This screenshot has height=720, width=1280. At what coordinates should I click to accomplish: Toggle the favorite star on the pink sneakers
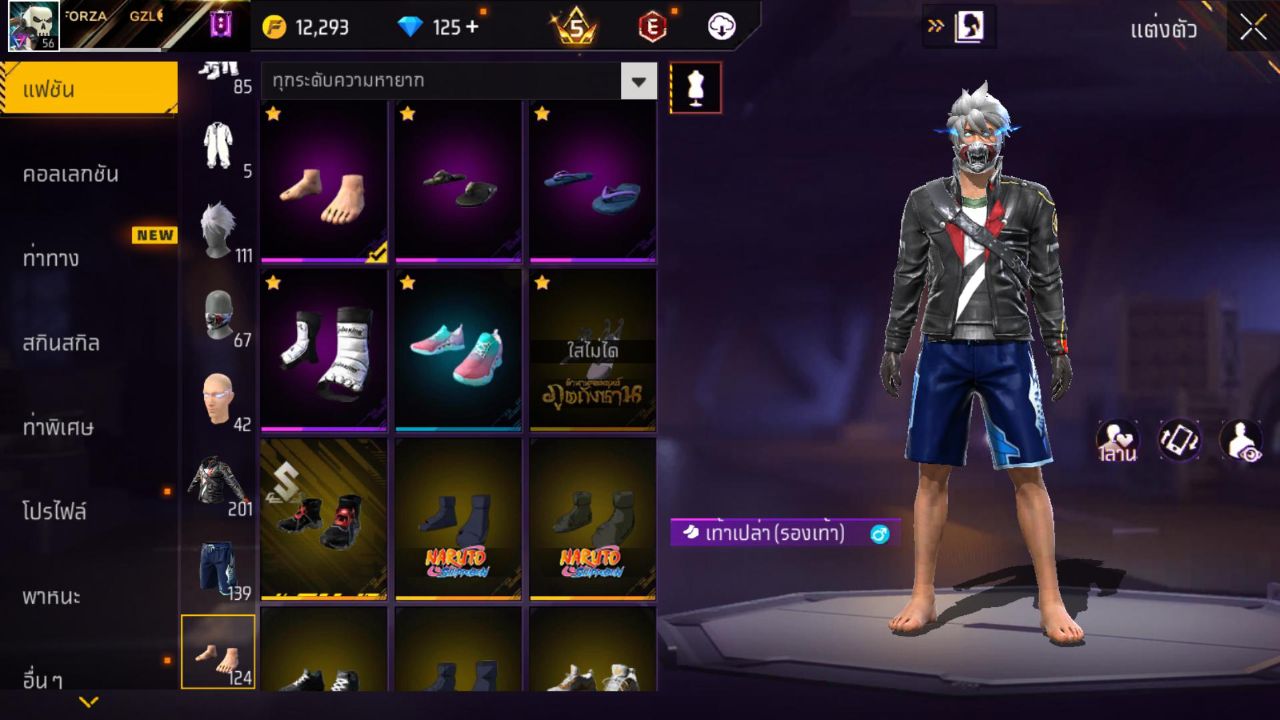406,284
